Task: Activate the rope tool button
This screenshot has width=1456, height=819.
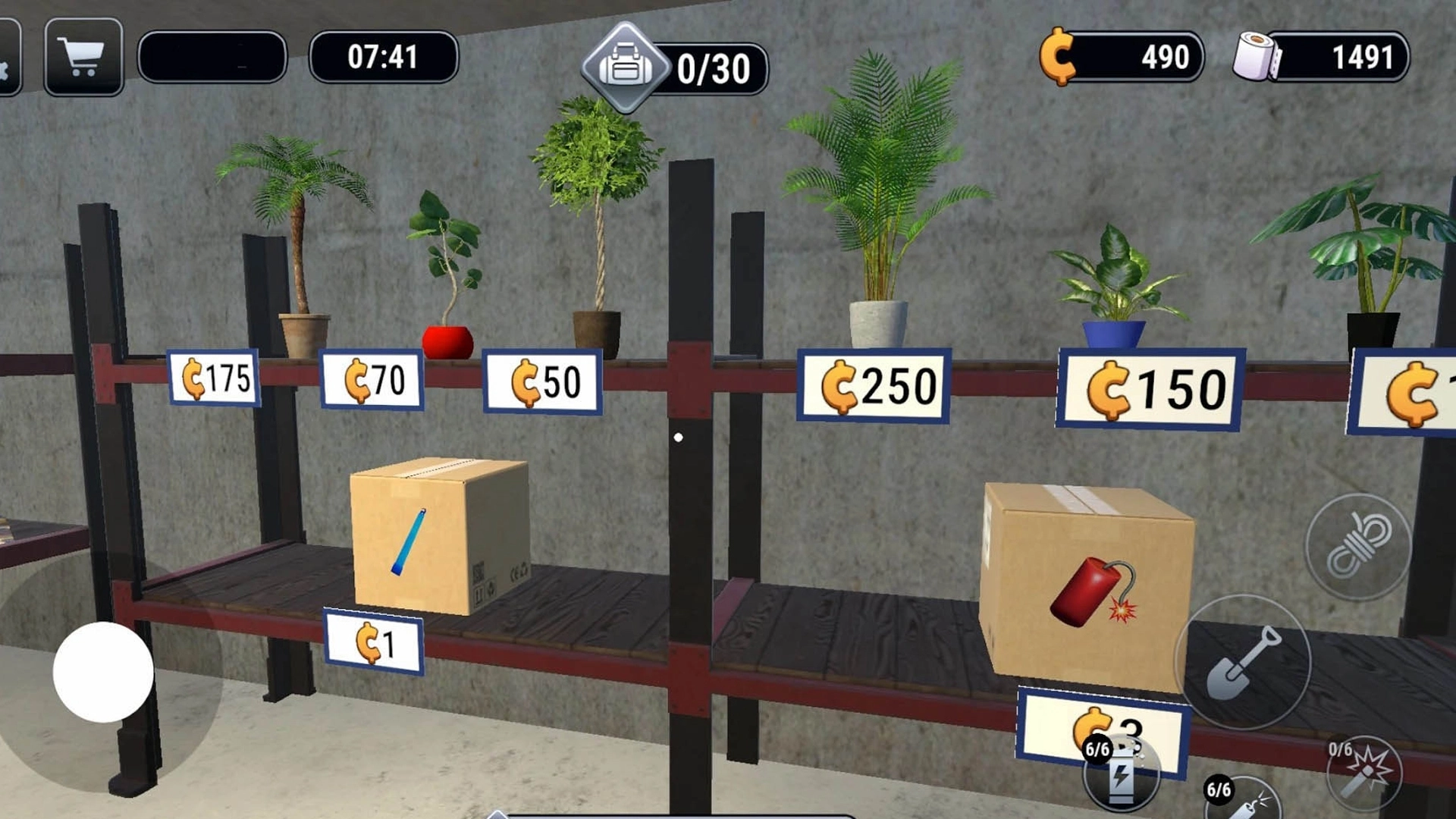Action: tap(1357, 546)
